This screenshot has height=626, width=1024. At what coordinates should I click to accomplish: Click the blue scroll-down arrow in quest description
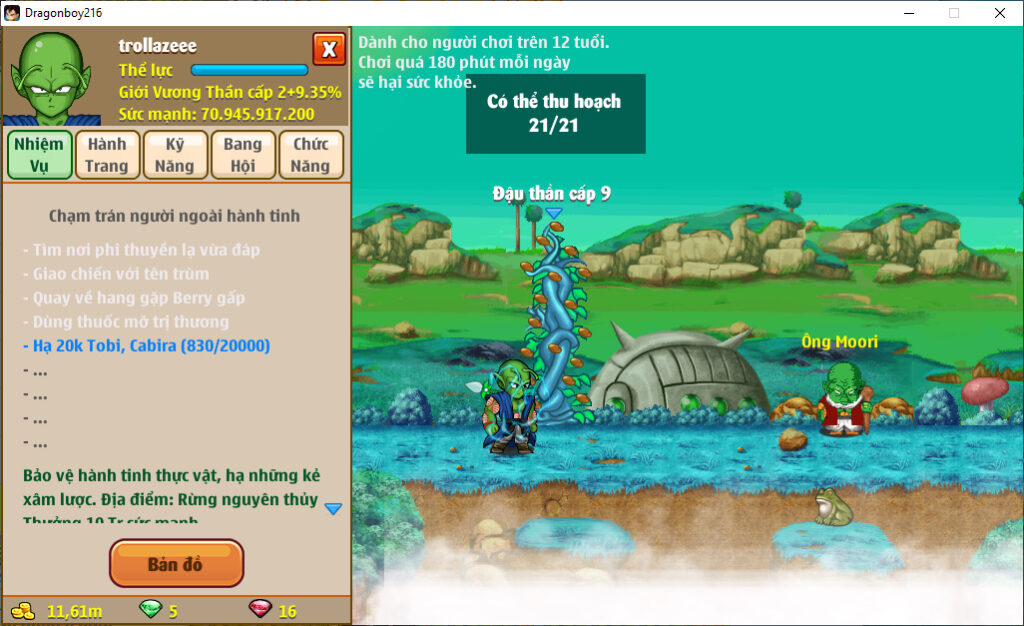(333, 509)
